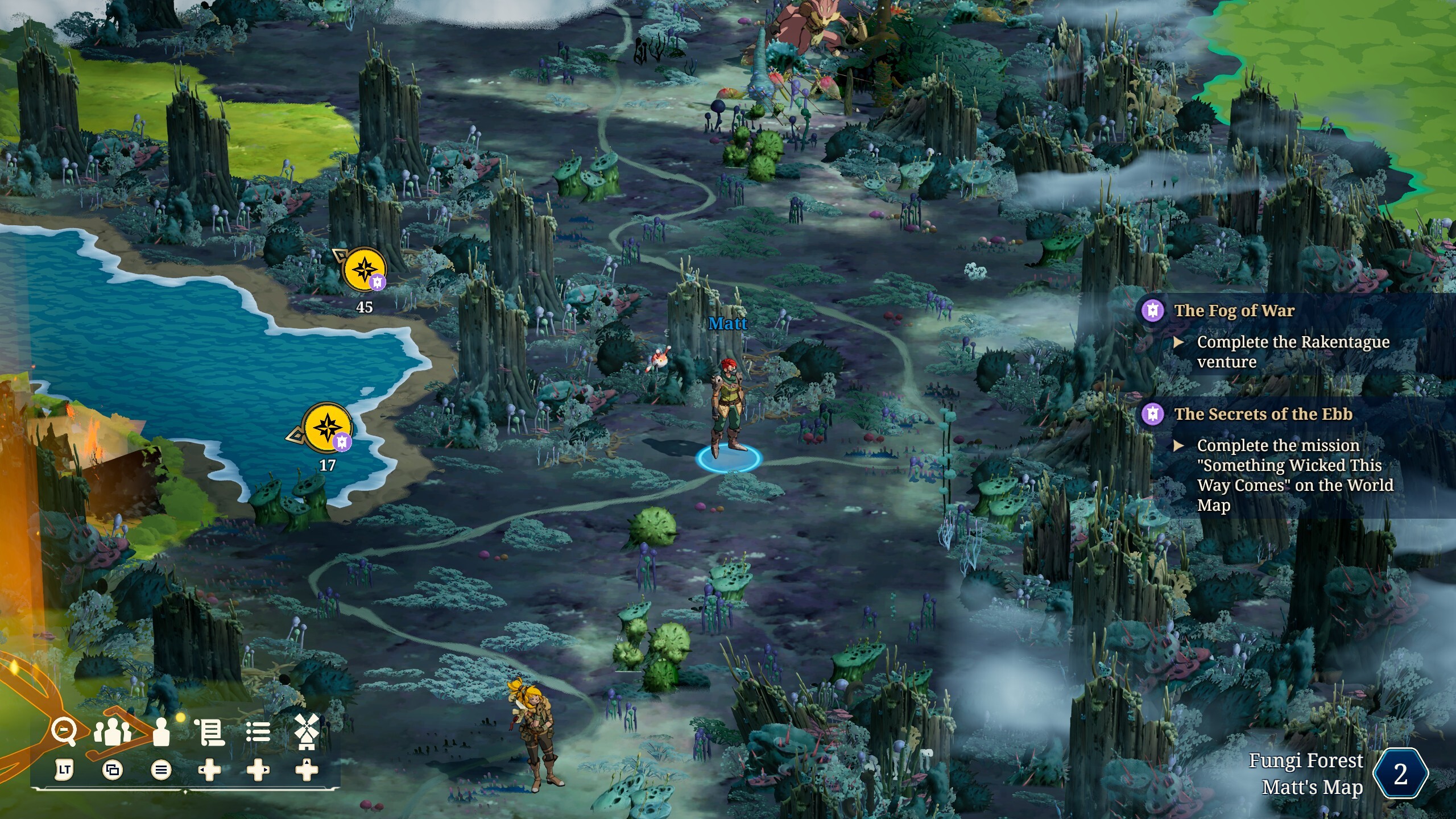Select the map marker numbered 17
1456x819 pixels.
(x=327, y=427)
